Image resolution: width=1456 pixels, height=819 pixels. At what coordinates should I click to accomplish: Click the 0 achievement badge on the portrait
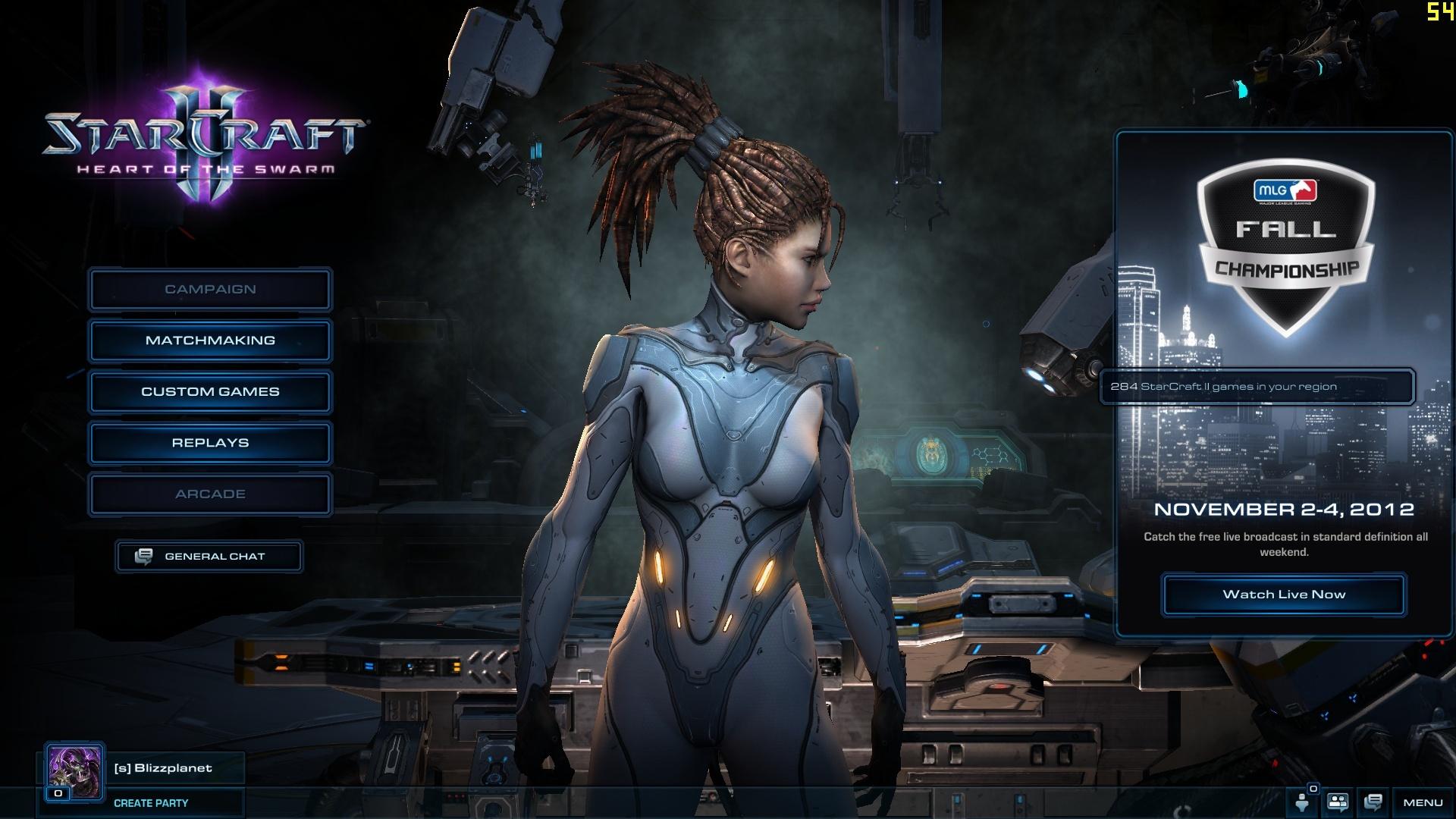(x=57, y=793)
